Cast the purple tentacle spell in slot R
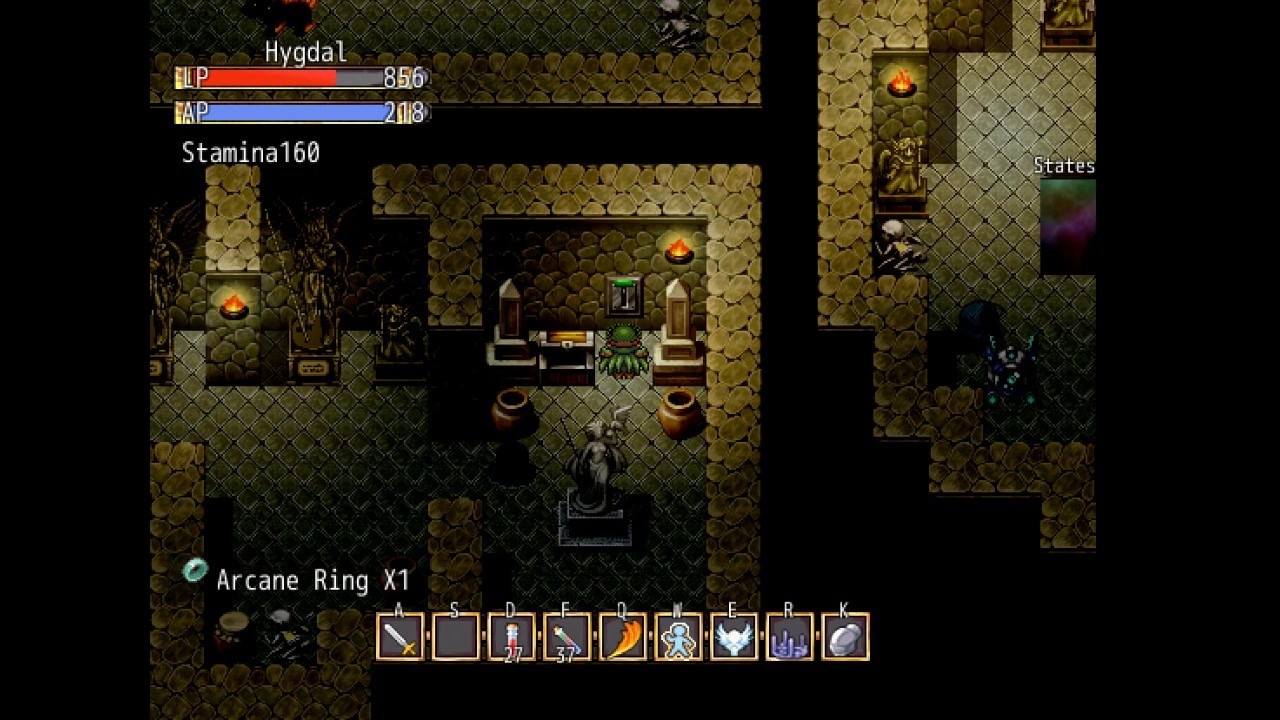 [x=789, y=637]
